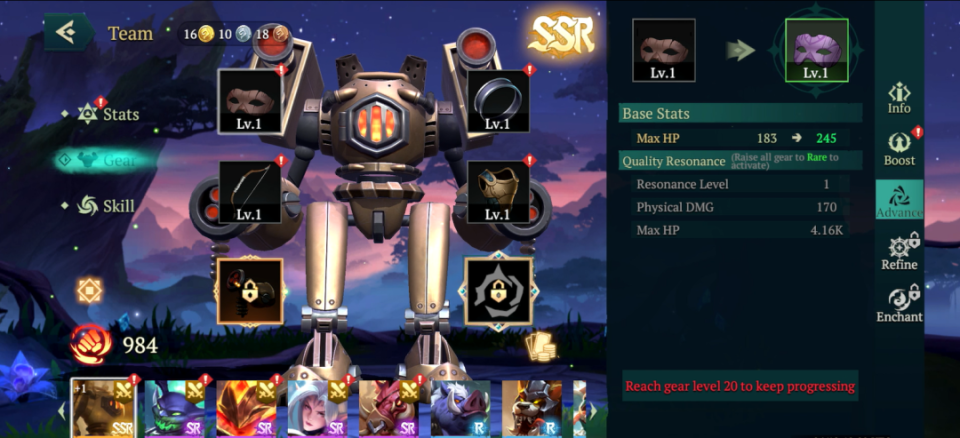
Task: Select the boar R hero portrait
Action: (460, 407)
